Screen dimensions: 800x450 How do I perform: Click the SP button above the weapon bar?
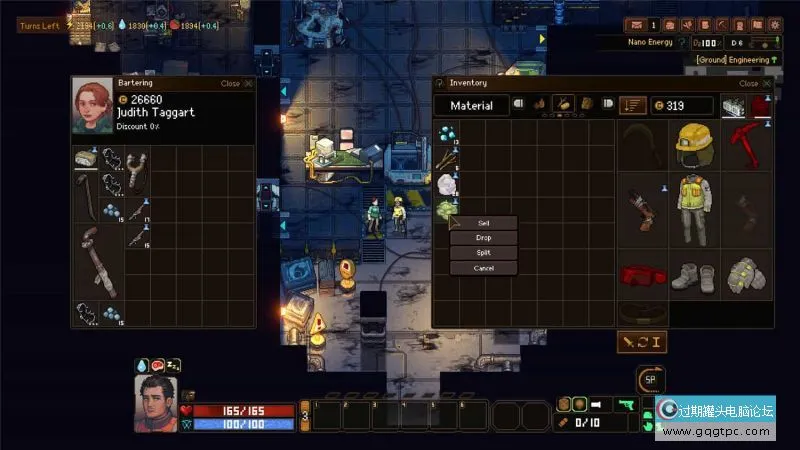pos(651,379)
